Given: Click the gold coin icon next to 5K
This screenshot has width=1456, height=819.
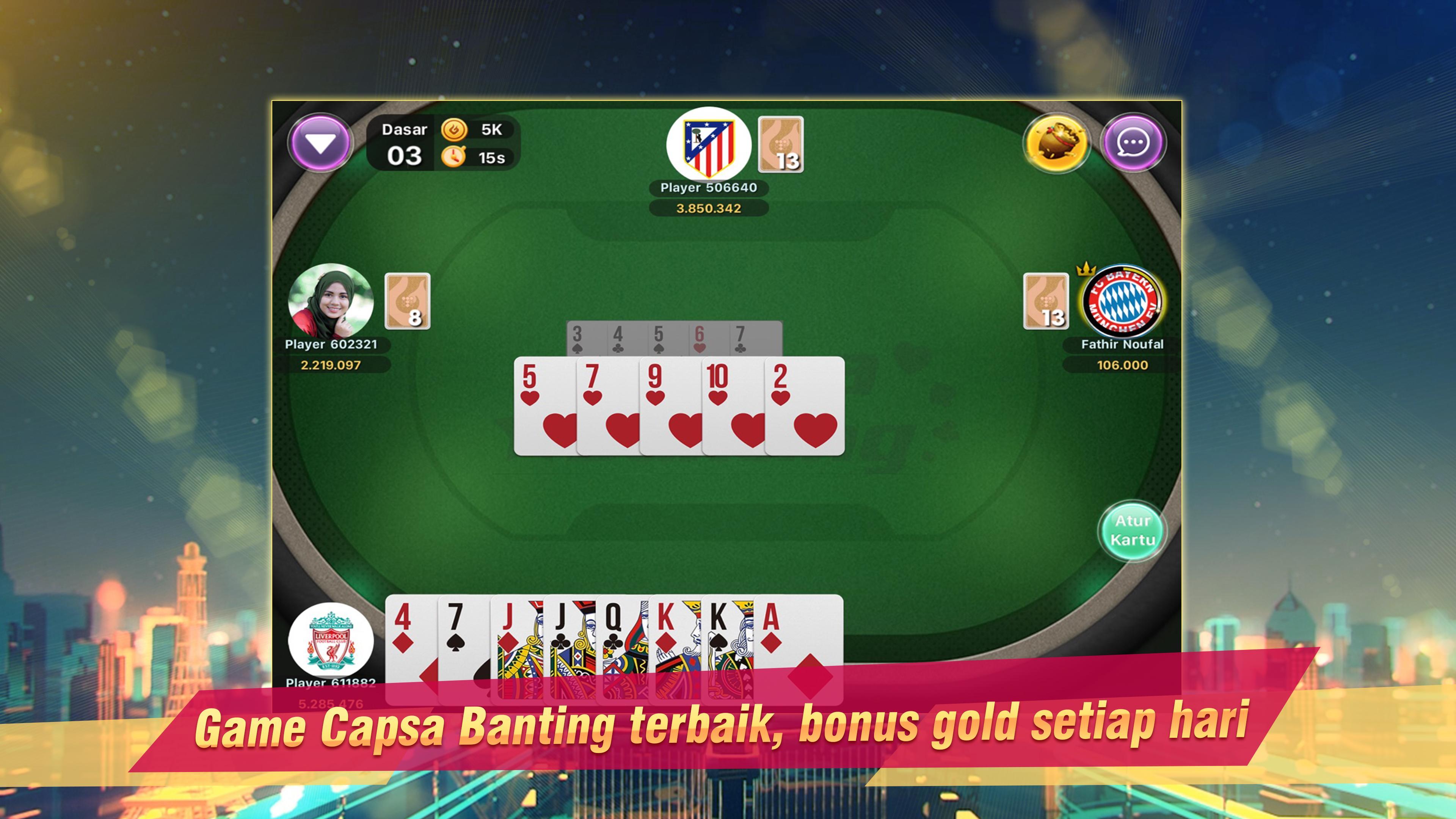Looking at the screenshot, I should (453, 130).
